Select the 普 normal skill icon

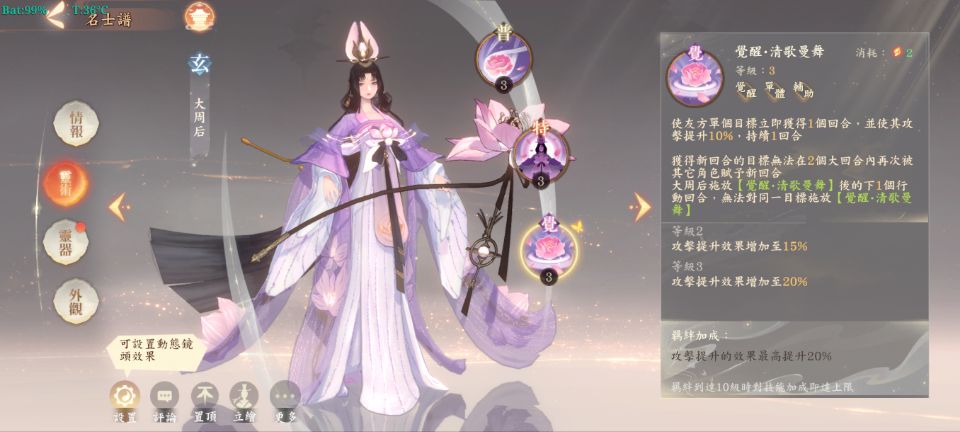click(504, 60)
